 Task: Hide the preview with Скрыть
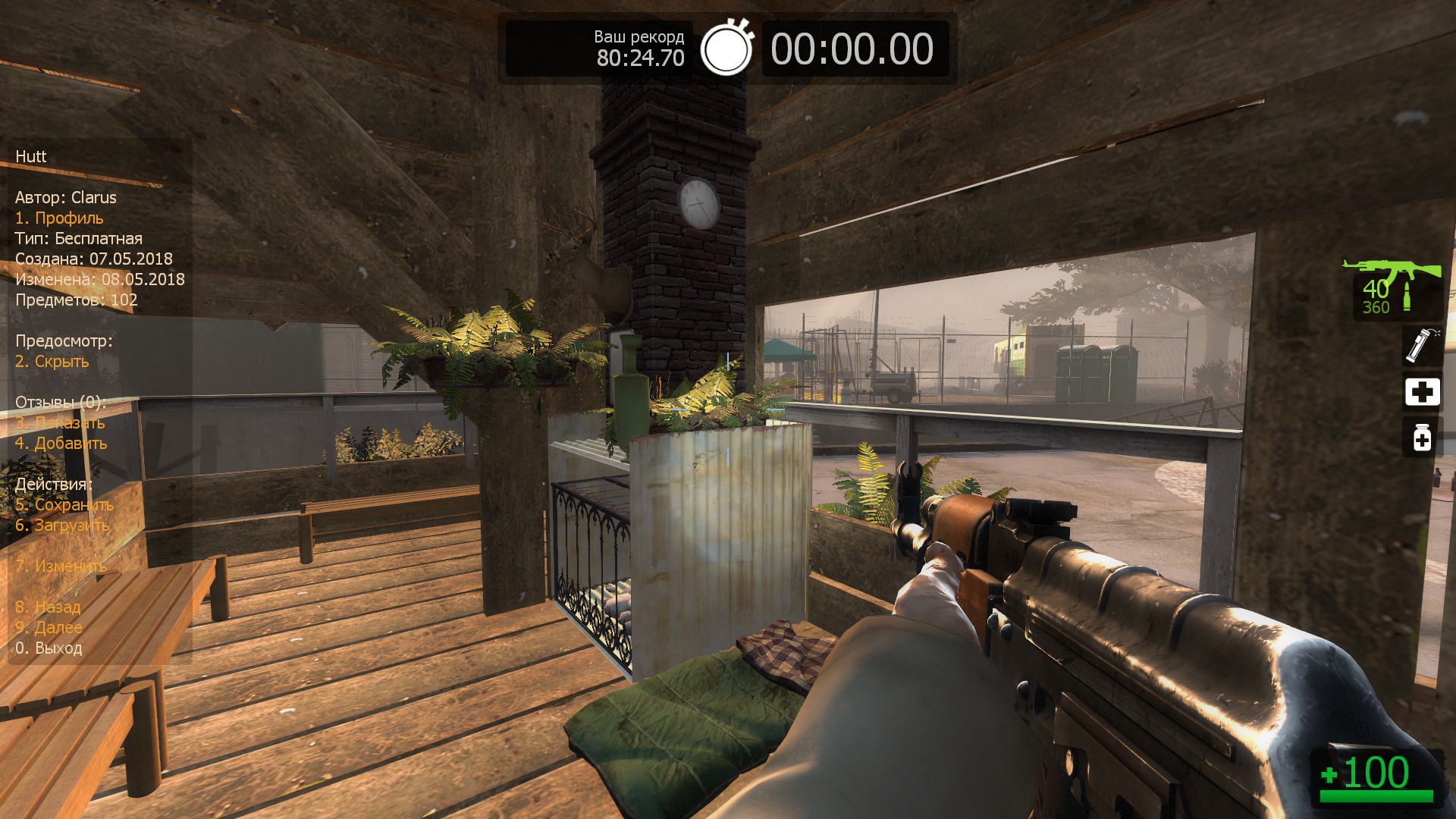click(52, 362)
